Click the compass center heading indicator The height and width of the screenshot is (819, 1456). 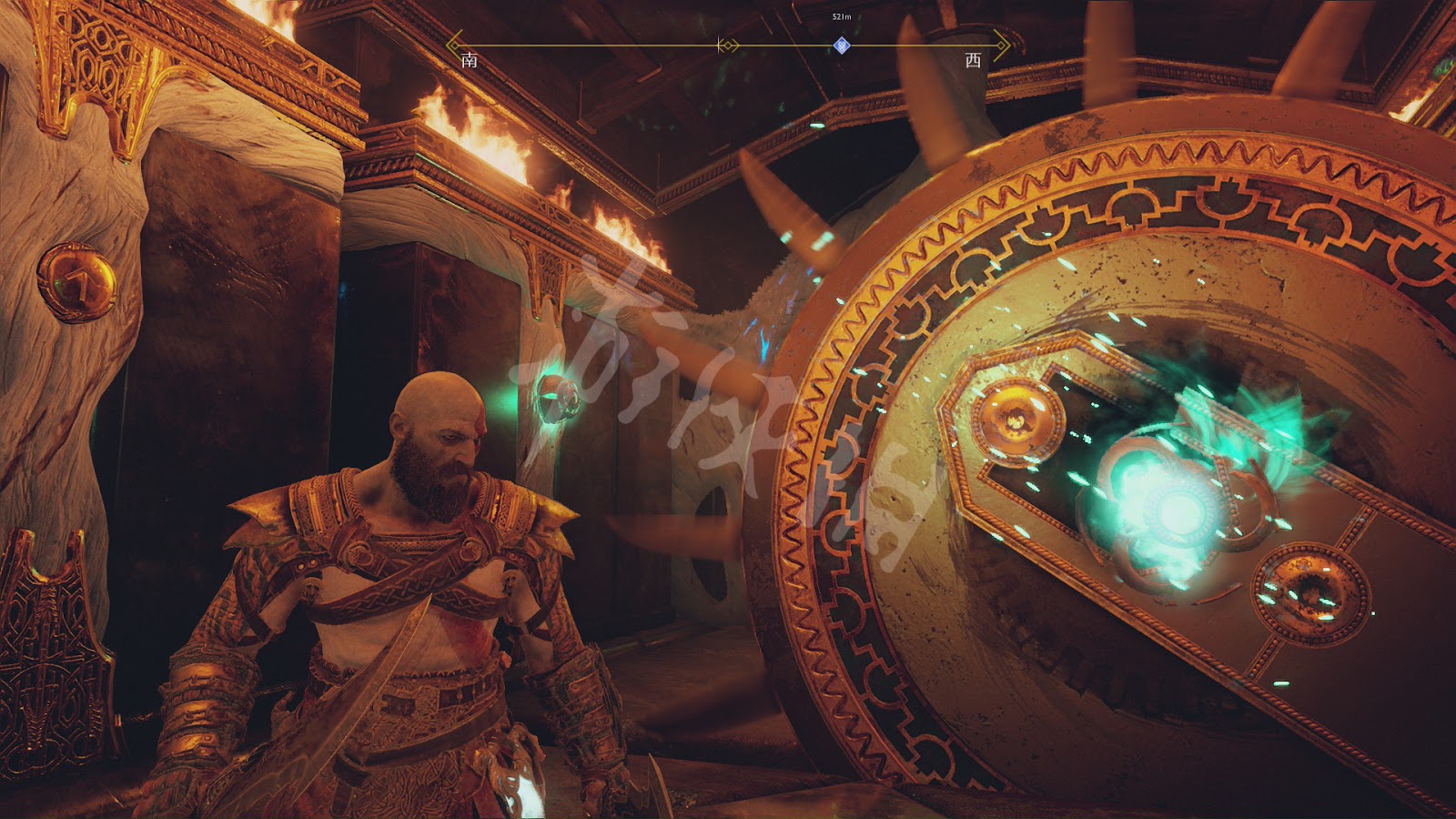click(727, 45)
